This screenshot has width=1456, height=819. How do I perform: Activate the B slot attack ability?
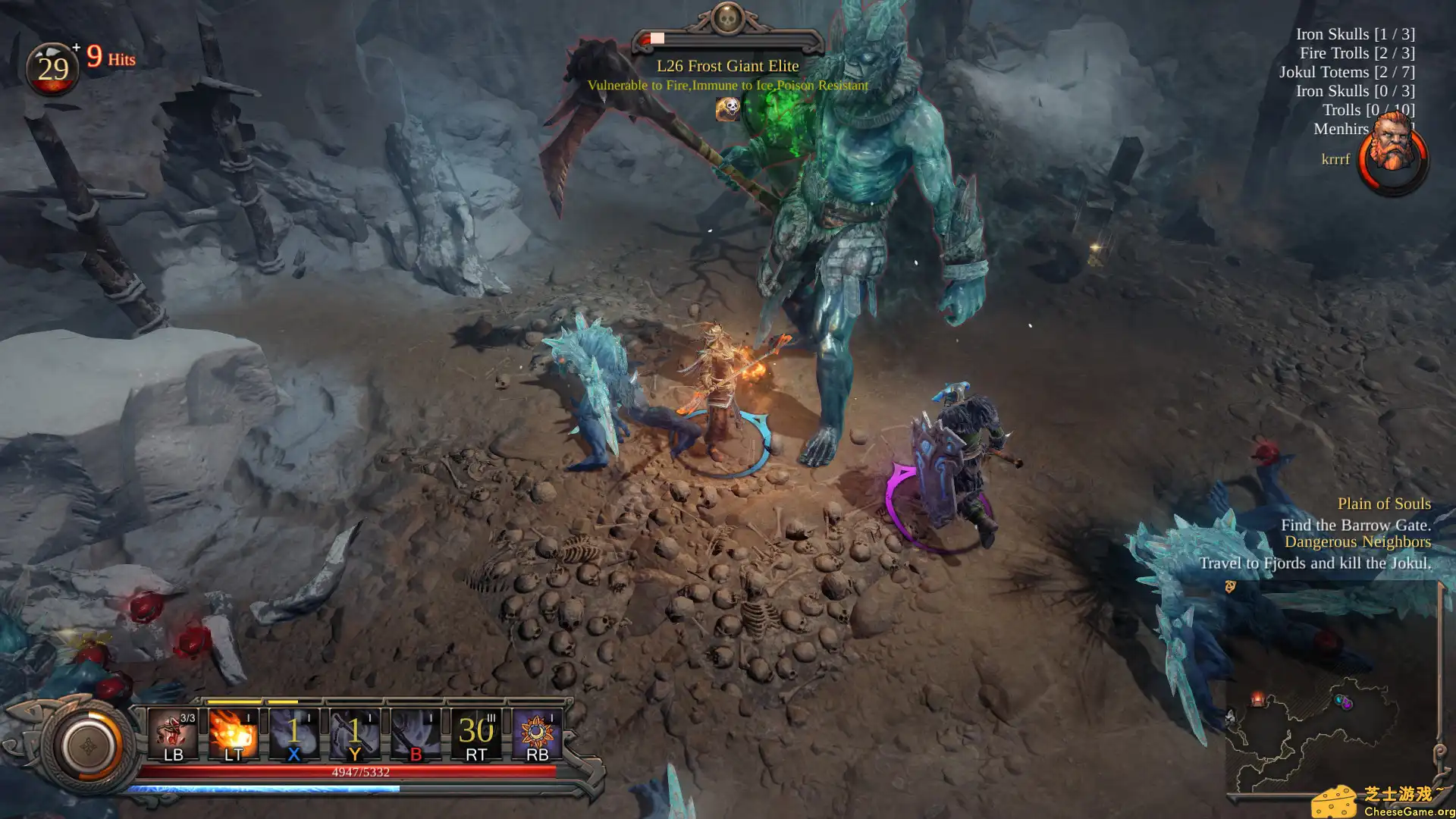[414, 732]
